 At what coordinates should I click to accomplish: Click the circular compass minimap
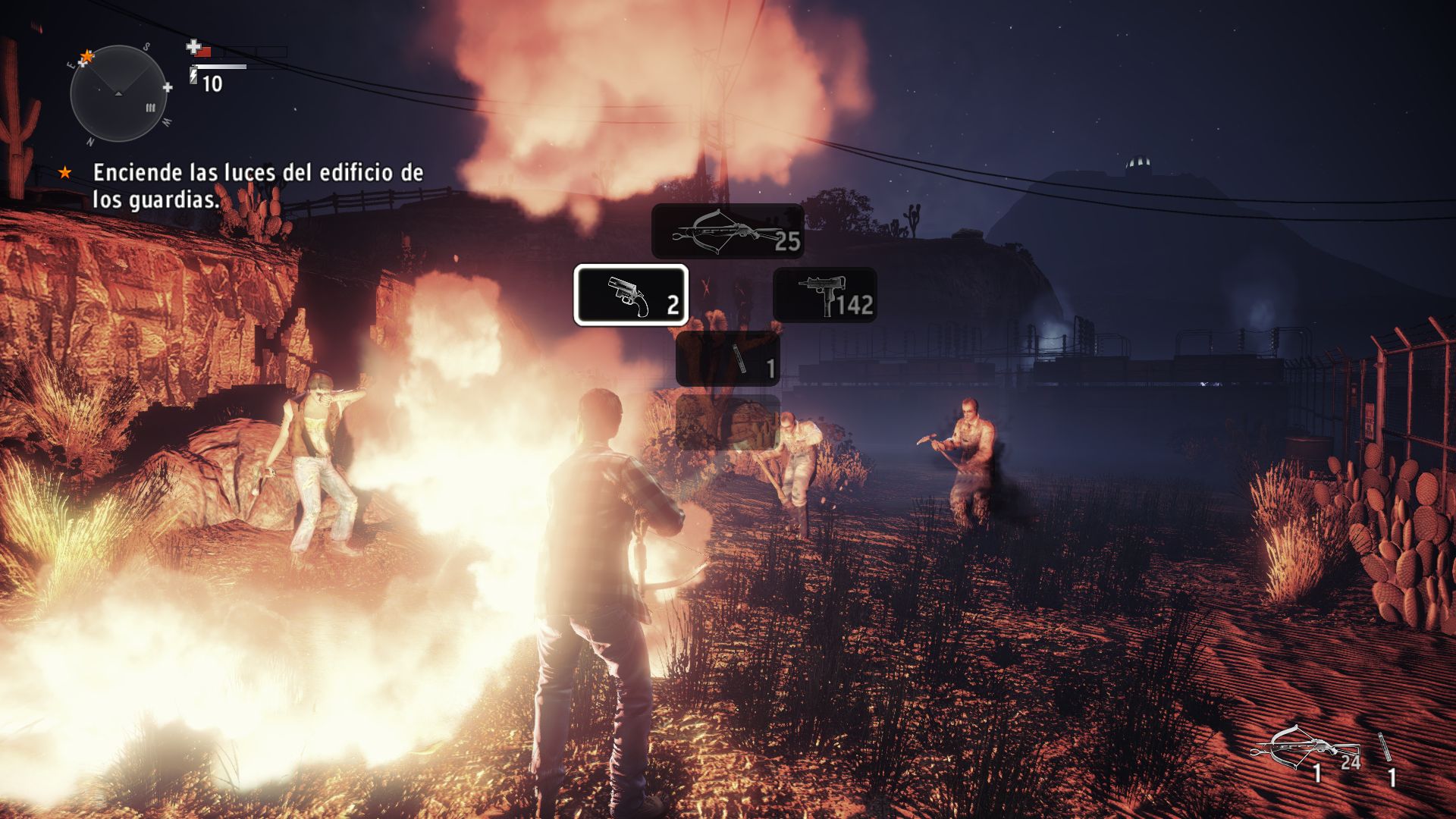[x=118, y=94]
